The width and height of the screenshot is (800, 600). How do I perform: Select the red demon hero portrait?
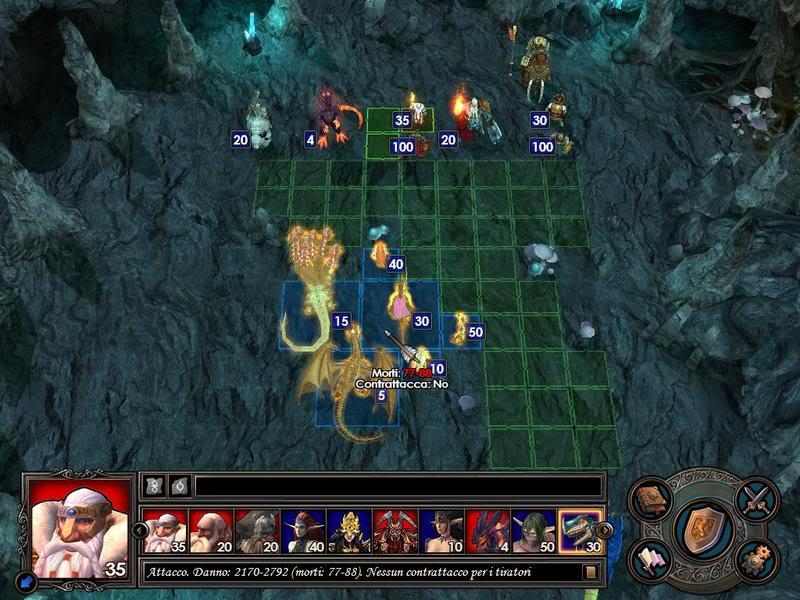[394, 531]
